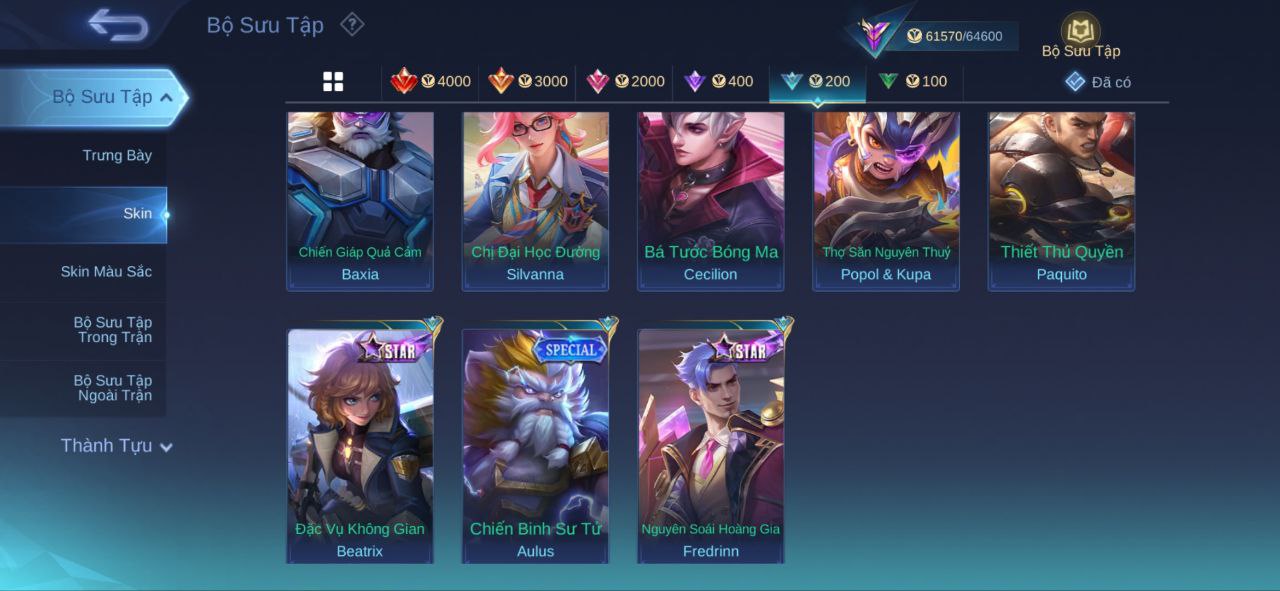This screenshot has width=1280, height=591.
Task: Switch to the 400 points tier tab
Action: click(719, 82)
